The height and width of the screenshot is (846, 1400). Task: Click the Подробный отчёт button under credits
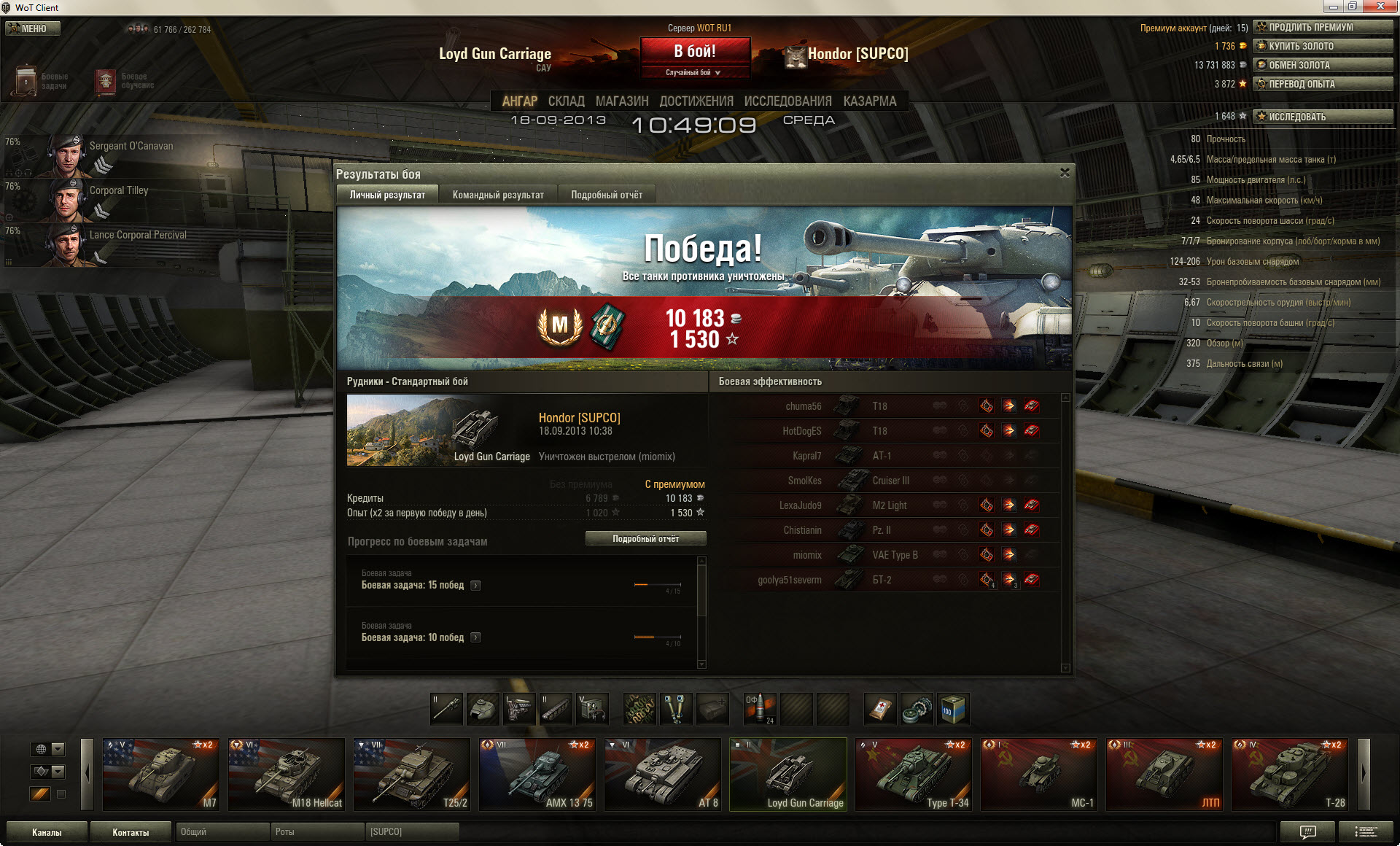pos(645,538)
